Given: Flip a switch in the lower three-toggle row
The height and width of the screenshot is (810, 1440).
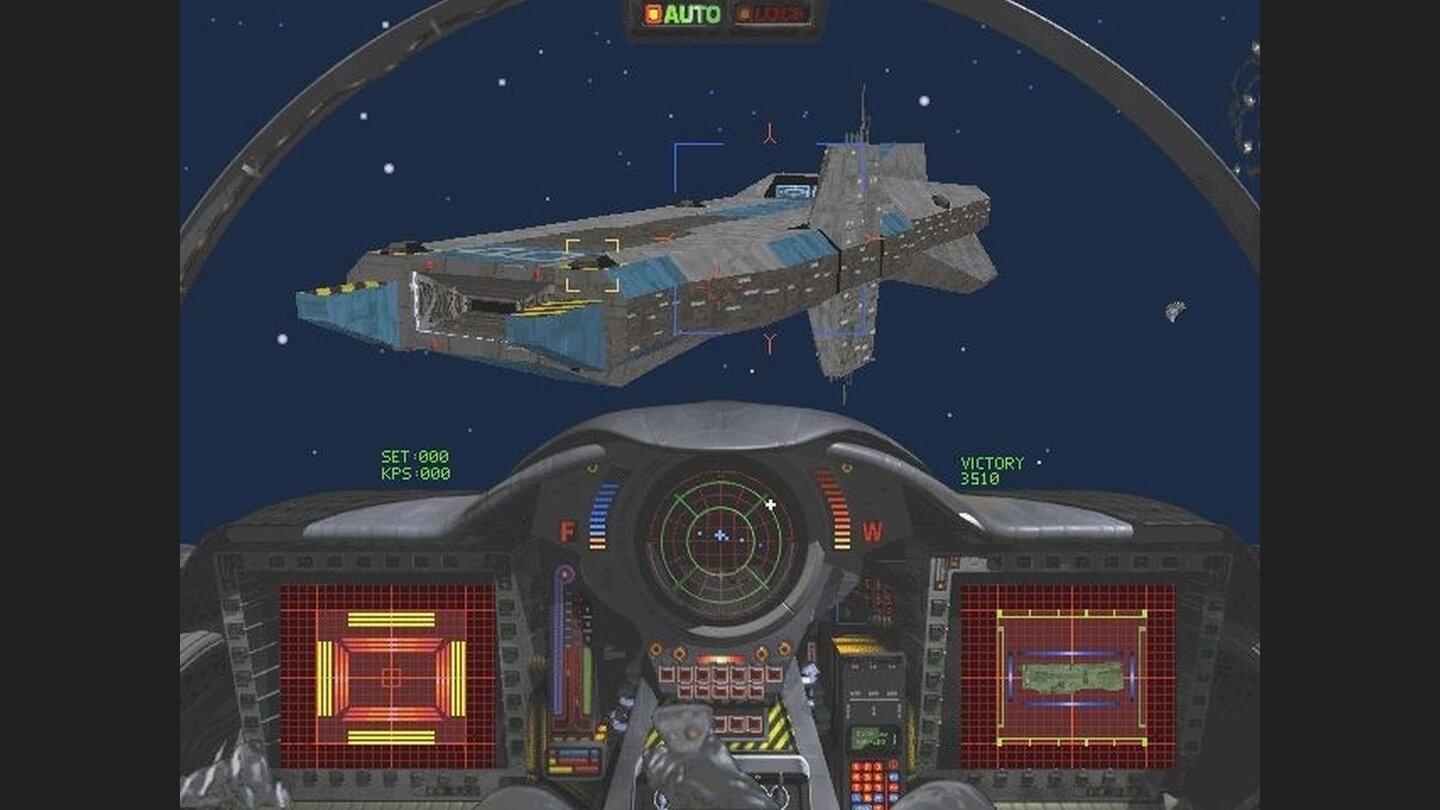Looking at the screenshot, I should pos(738,723).
